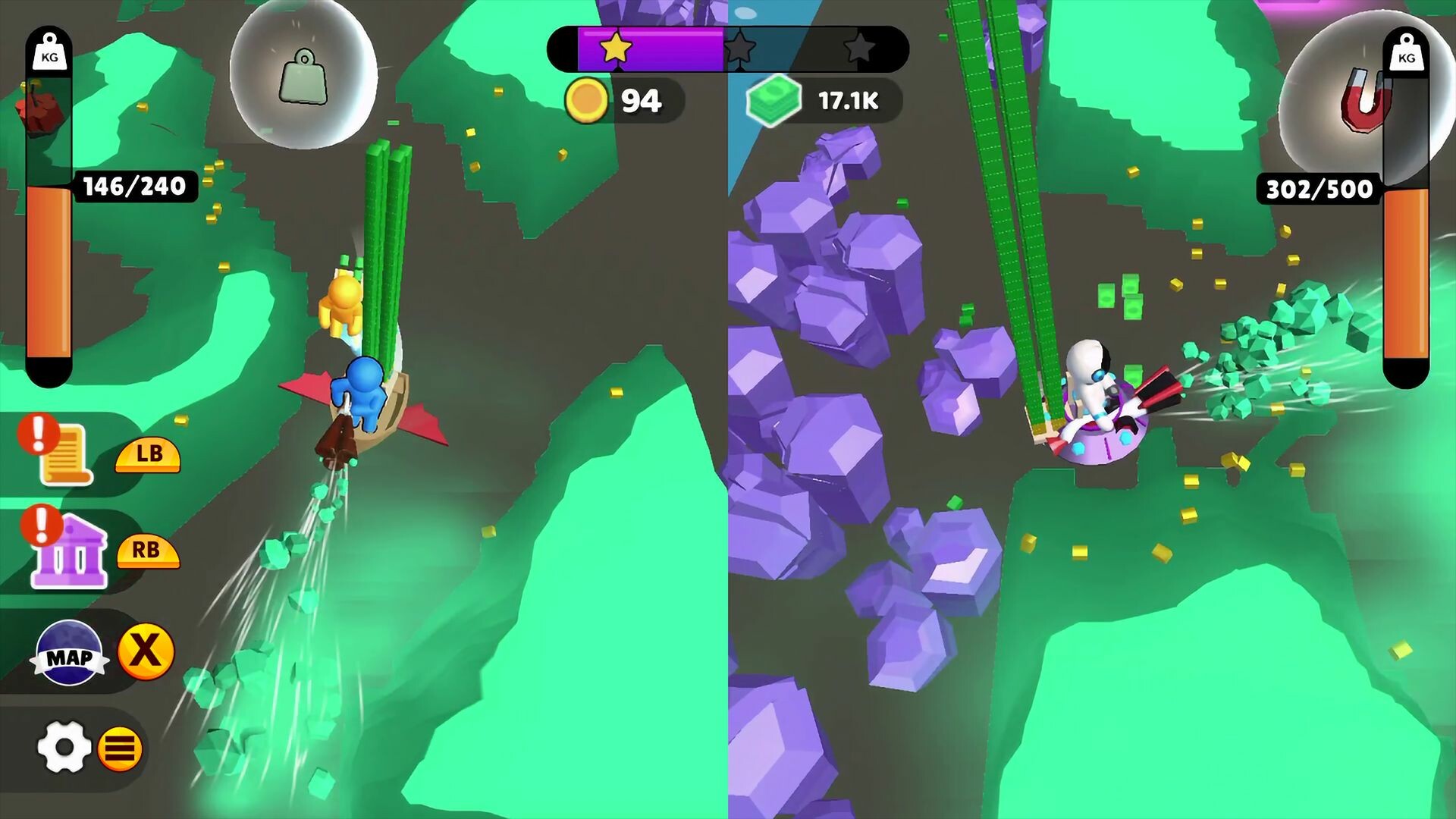Open the hamburger menu next to settings

[x=120, y=747]
